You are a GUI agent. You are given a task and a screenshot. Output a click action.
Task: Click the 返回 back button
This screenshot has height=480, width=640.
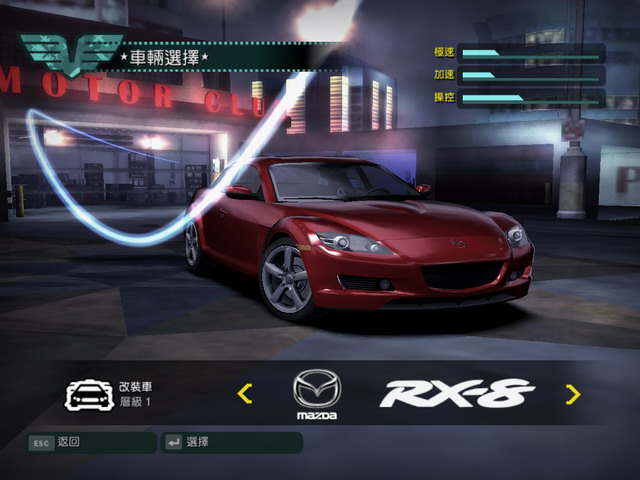[91, 442]
